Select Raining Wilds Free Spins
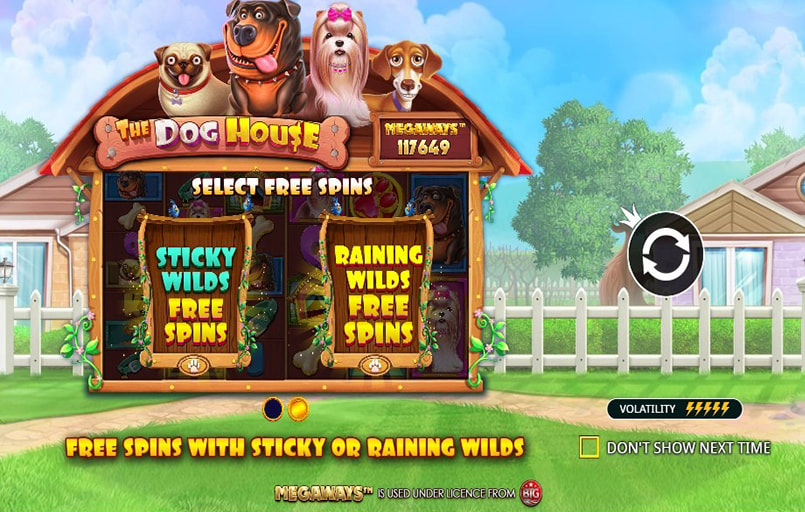The height and width of the screenshot is (512, 805). pos(378,293)
